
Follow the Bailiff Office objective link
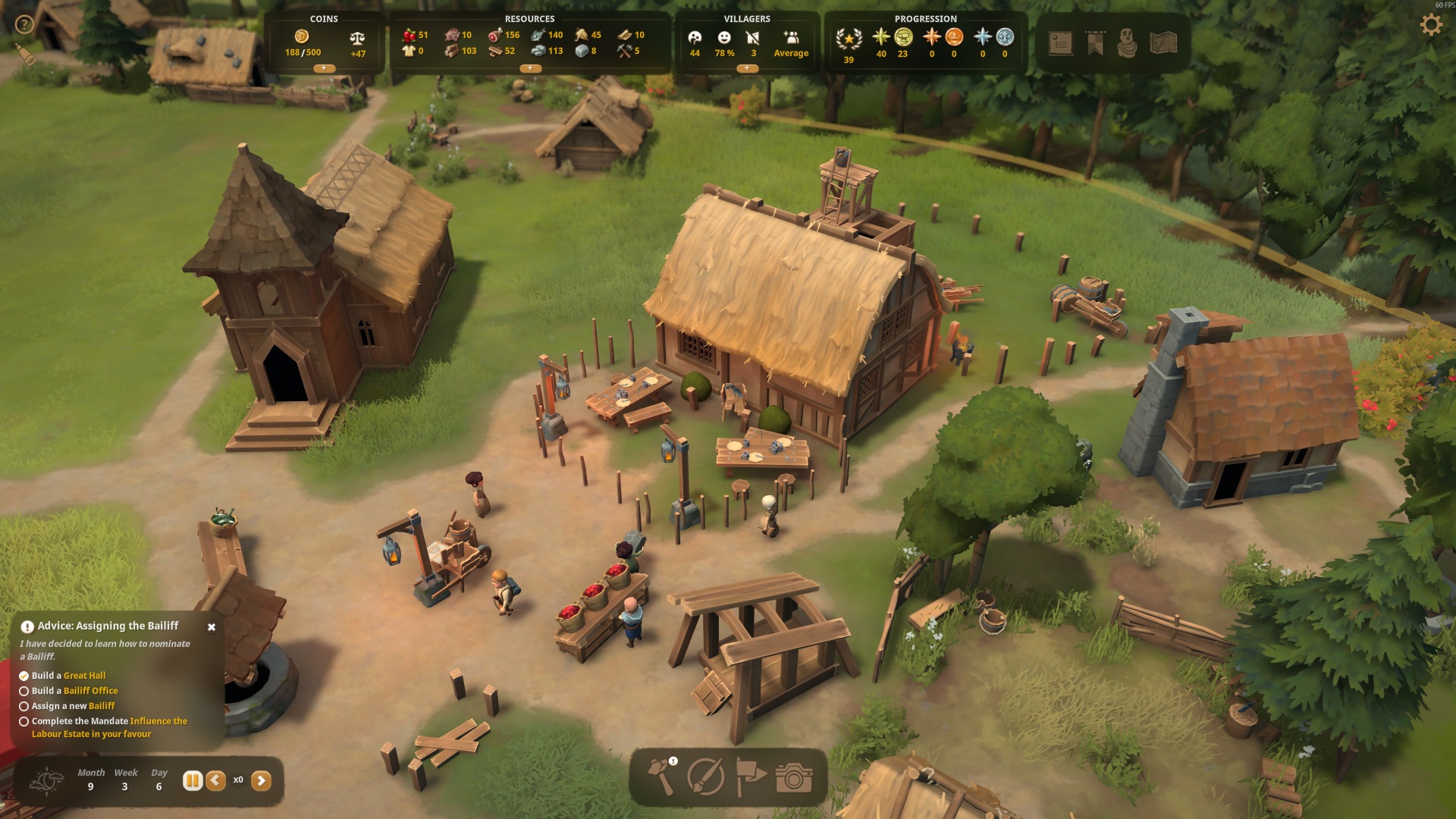(90, 691)
